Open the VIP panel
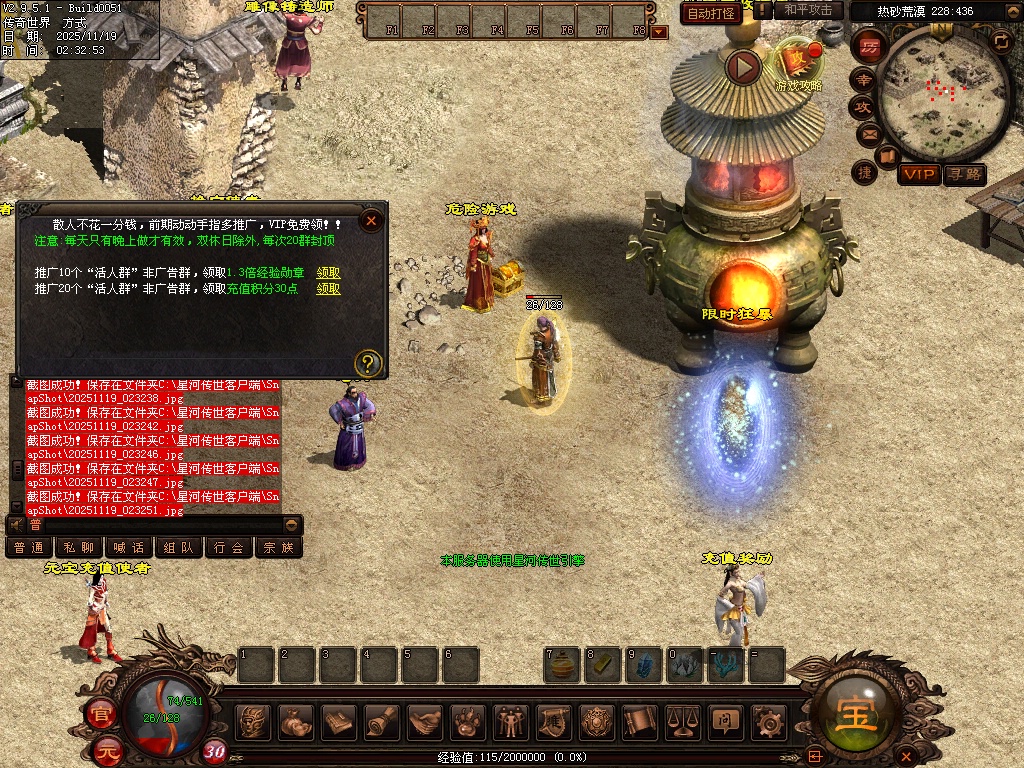This screenshot has width=1024, height=768. click(919, 174)
